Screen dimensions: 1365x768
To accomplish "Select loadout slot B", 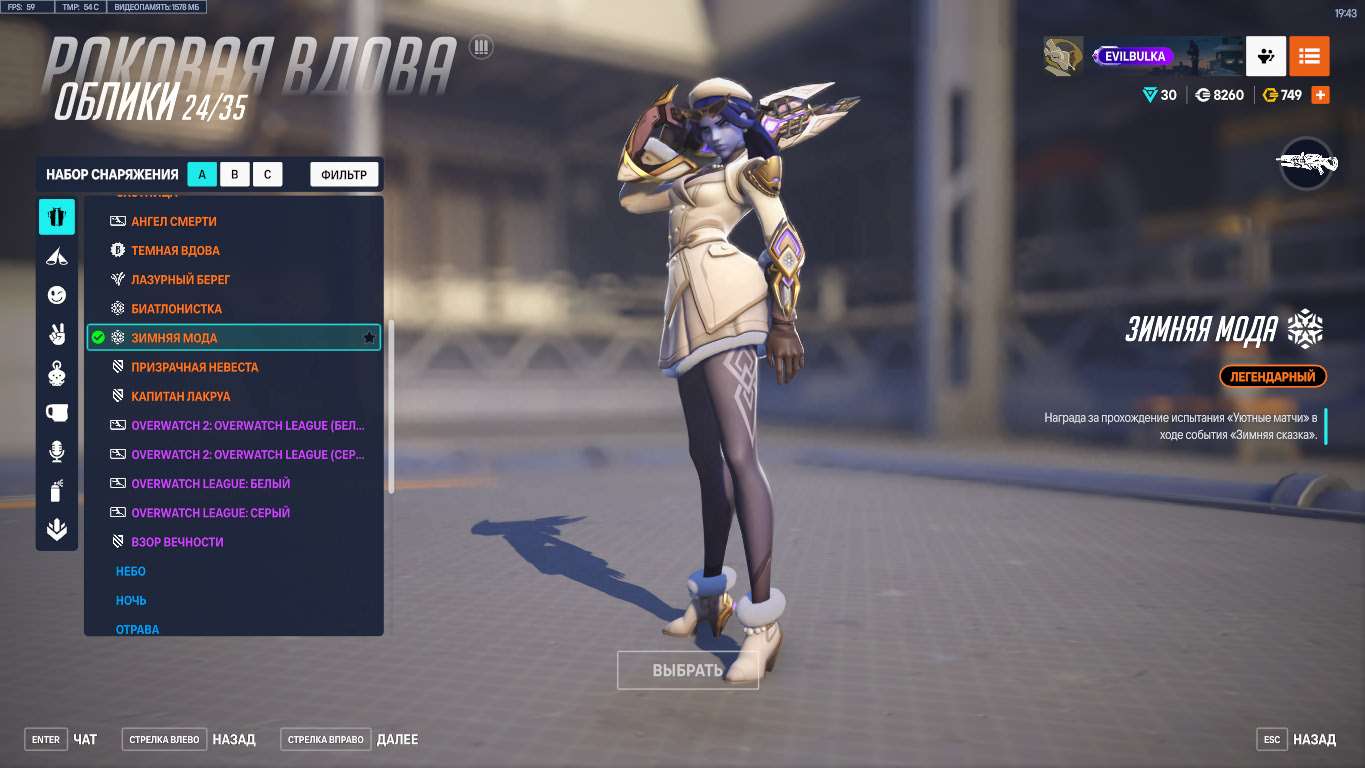I will (x=235, y=173).
